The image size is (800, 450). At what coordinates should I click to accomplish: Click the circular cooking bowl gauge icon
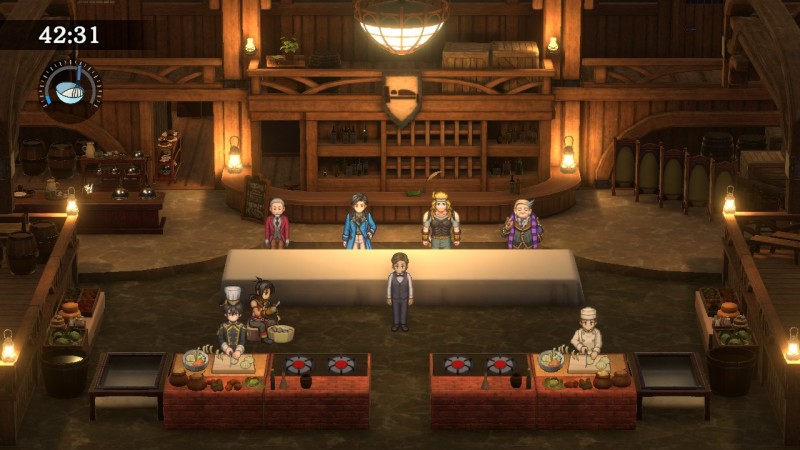pyautogui.click(x=69, y=87)
